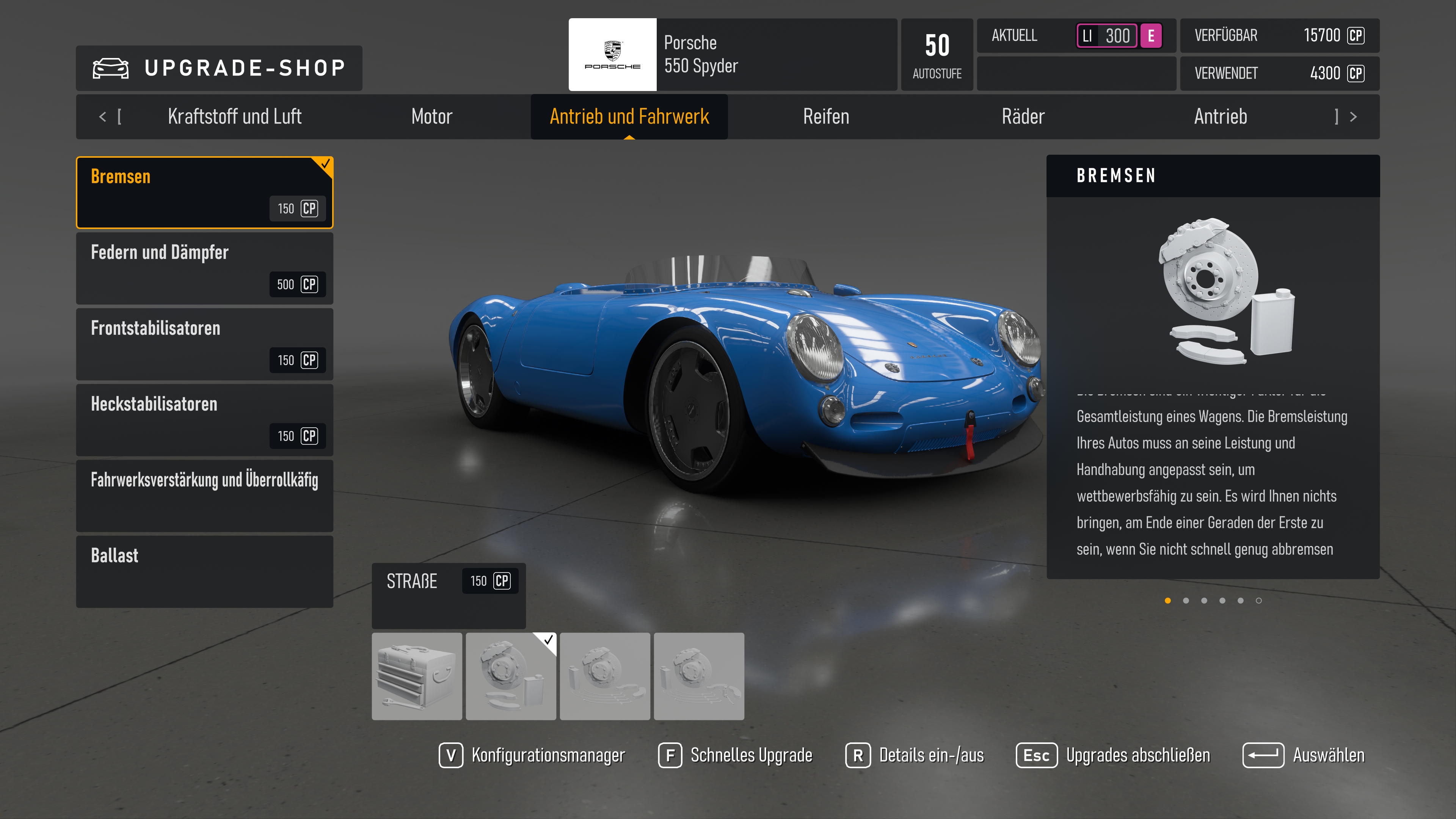1456x819 pixels.
Task: Pick the toolbox stock brake part thumbnail
Action: point(417,676)
